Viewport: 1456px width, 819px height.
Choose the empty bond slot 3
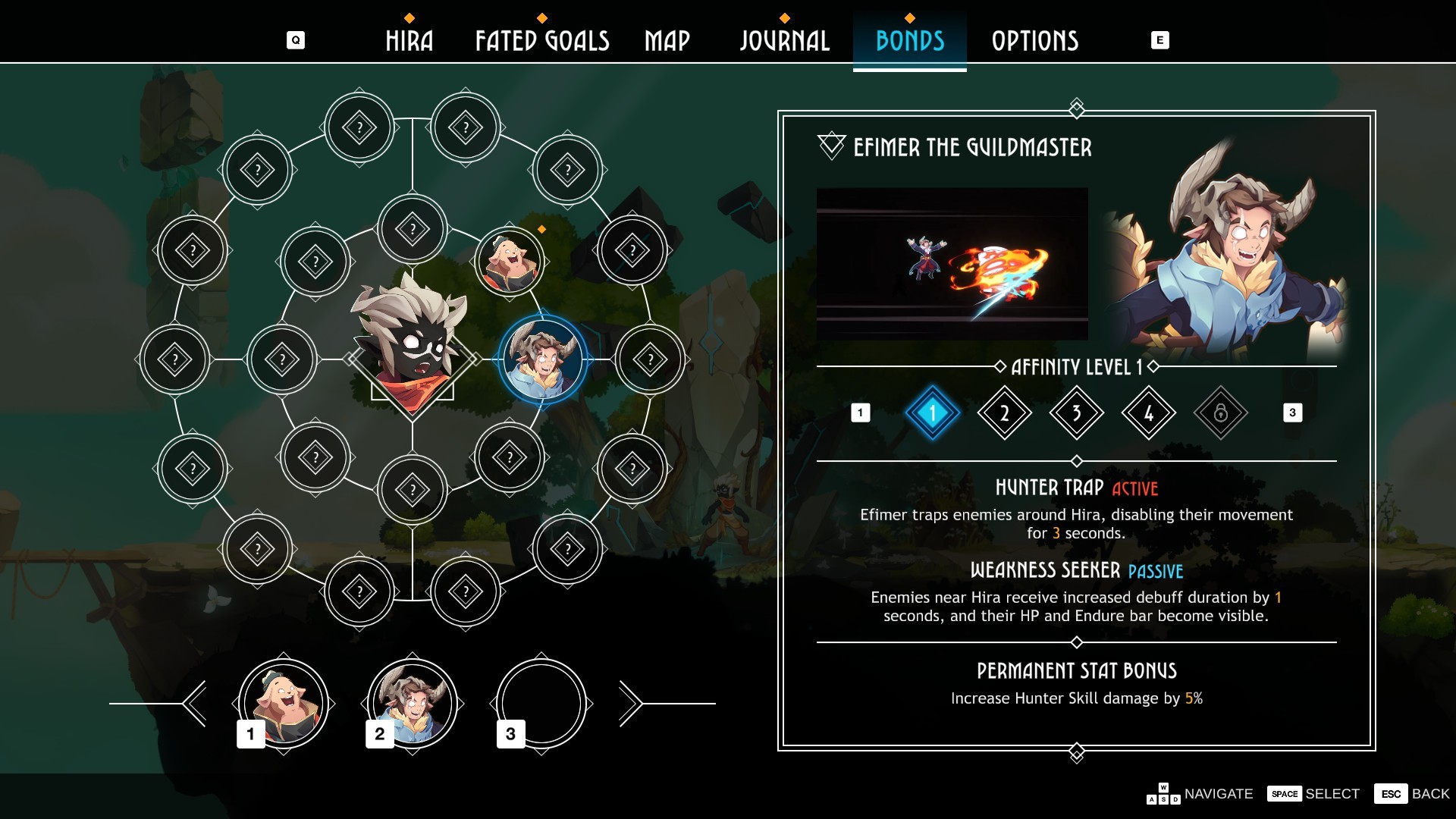[x=541, y=704]
